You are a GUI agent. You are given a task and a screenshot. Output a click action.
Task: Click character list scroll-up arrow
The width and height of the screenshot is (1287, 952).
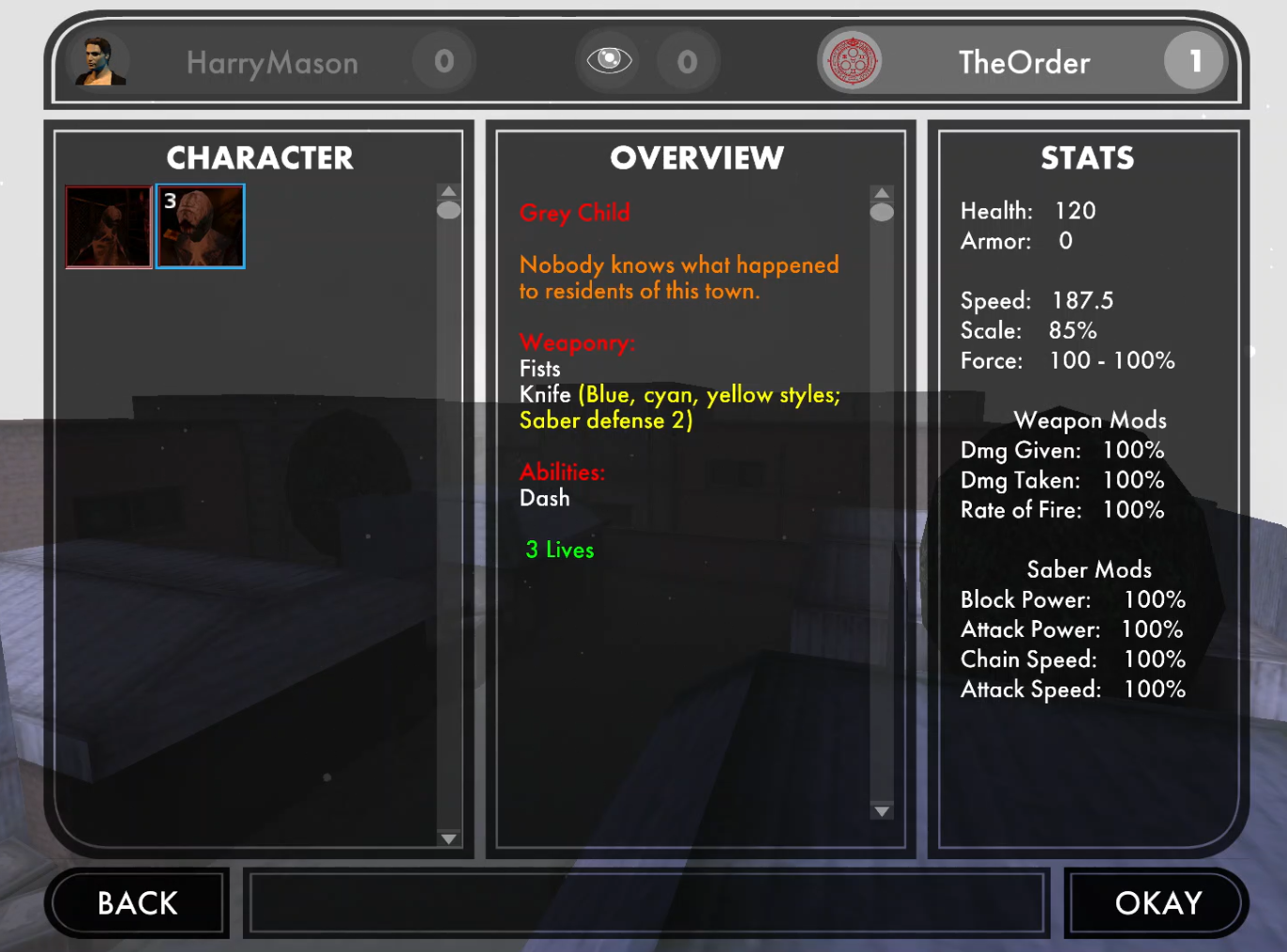448,191
